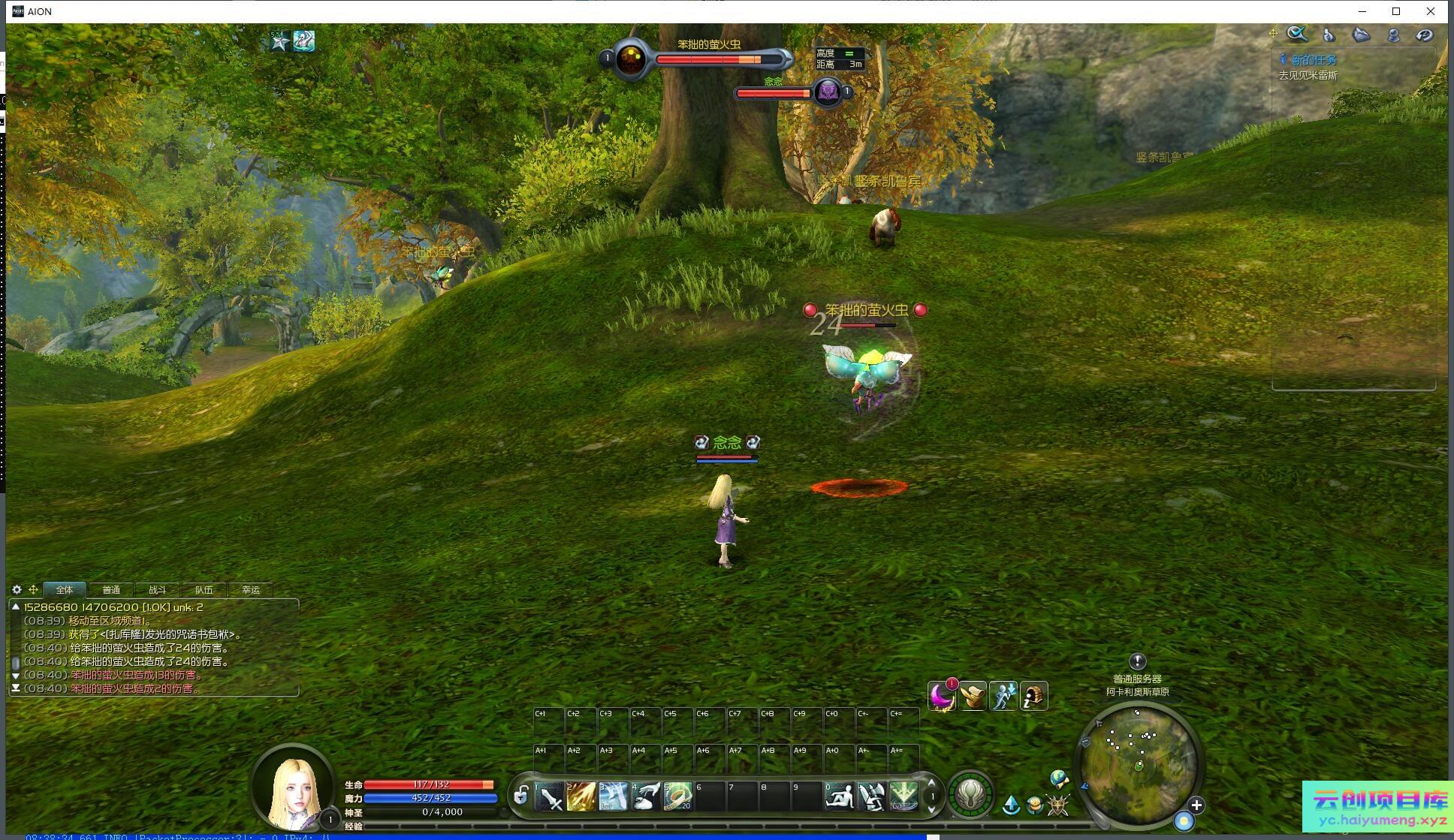
Task: Select the 队伍 chat tab
Action: coord(204,590)
